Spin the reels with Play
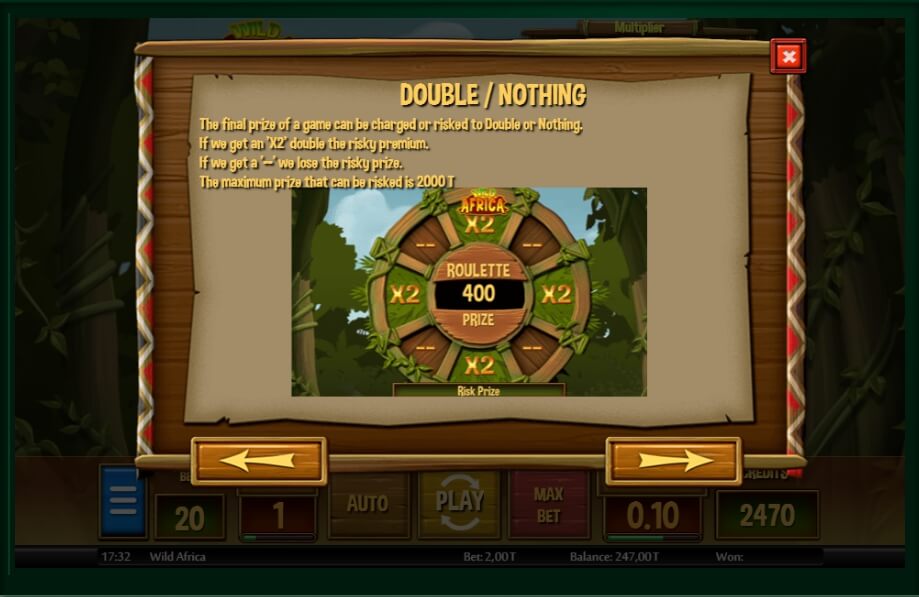 tap(459, 503)
